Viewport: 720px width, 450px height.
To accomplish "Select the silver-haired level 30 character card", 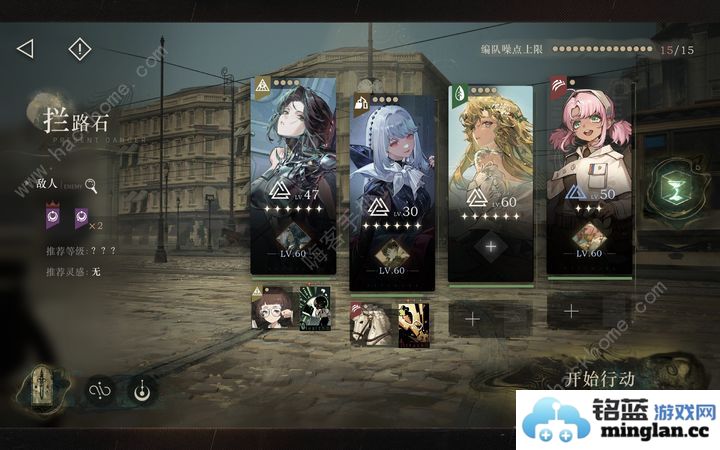I will (391, 160).
